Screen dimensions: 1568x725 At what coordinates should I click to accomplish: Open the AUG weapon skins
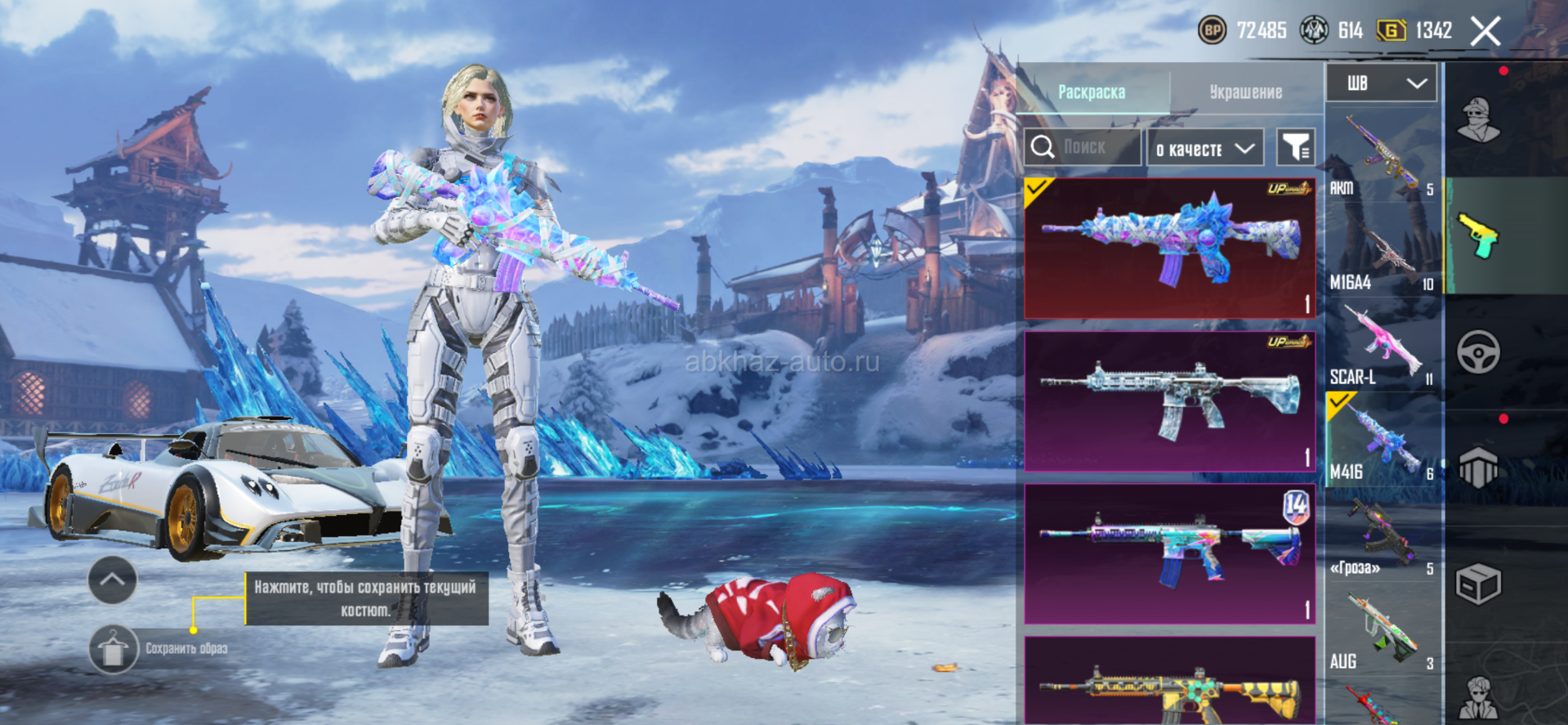coord(1383,629)
